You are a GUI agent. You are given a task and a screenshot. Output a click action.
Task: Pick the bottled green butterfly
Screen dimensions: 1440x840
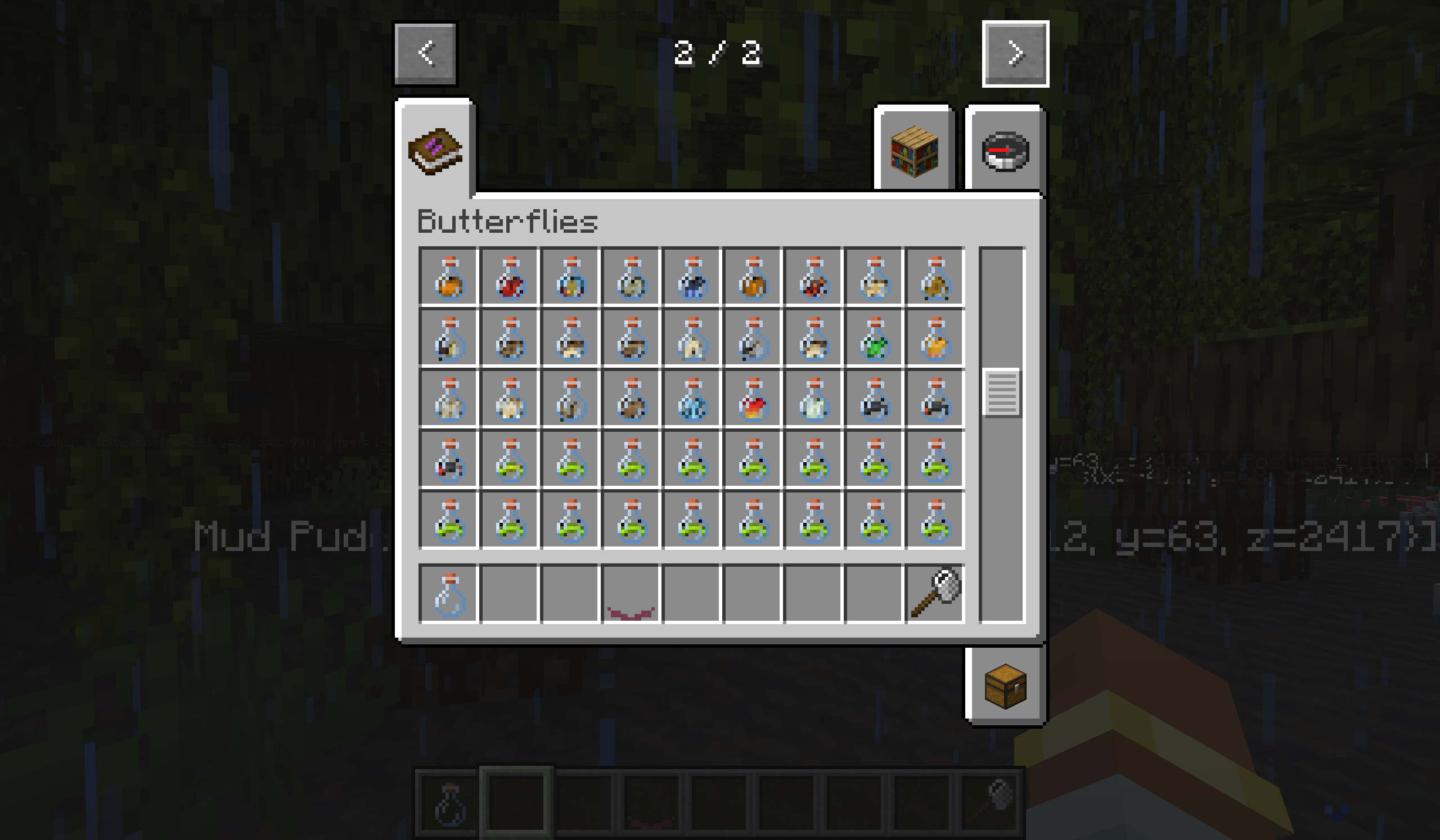(875, 338)
